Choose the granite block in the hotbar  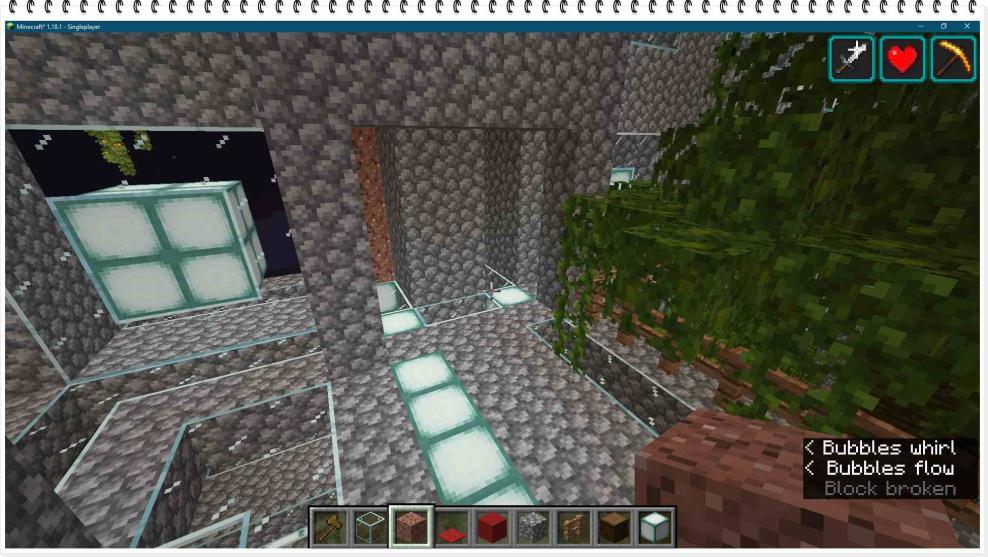[x=410, y=527]
